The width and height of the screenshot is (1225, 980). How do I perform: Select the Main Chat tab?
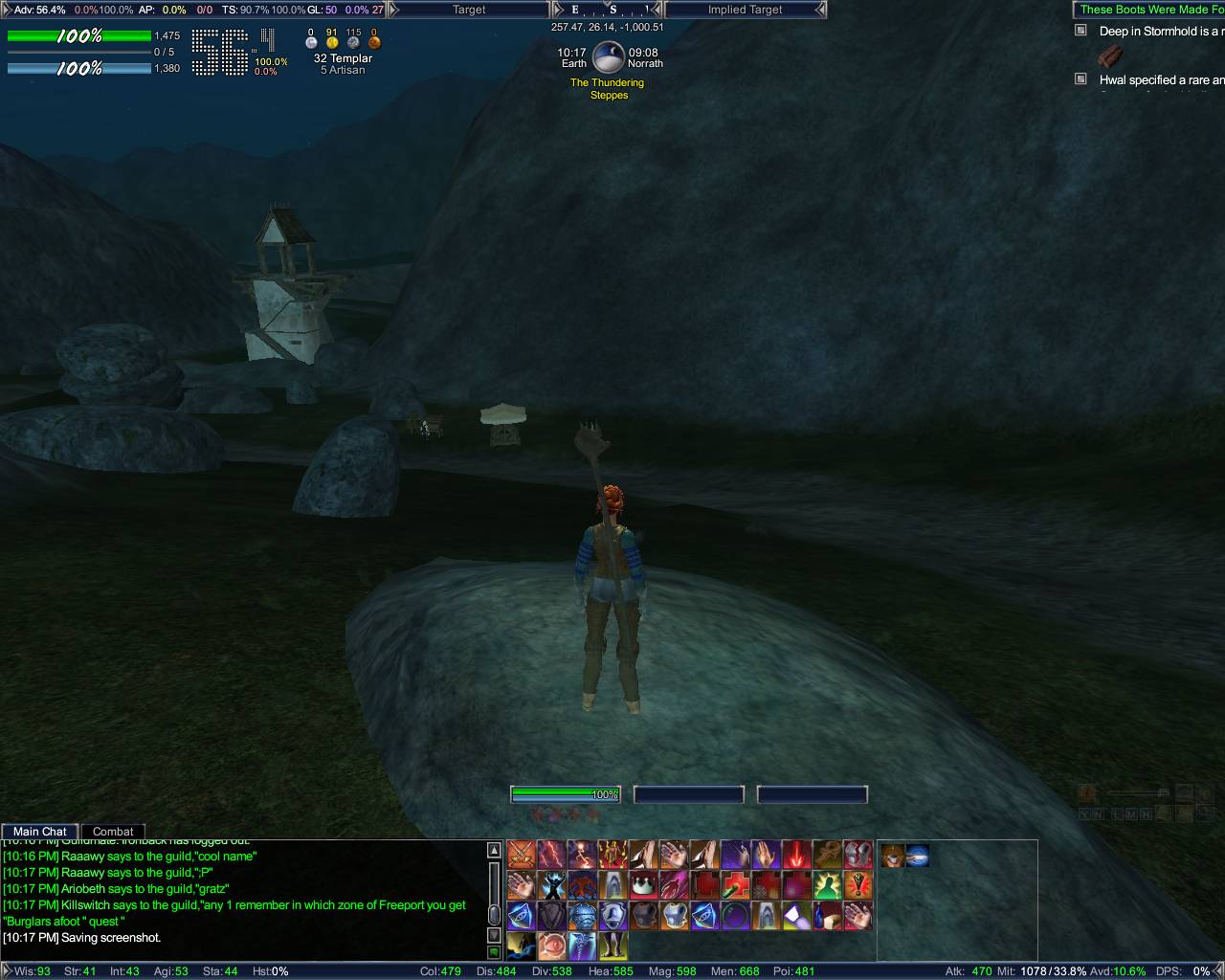click(40, 832)
